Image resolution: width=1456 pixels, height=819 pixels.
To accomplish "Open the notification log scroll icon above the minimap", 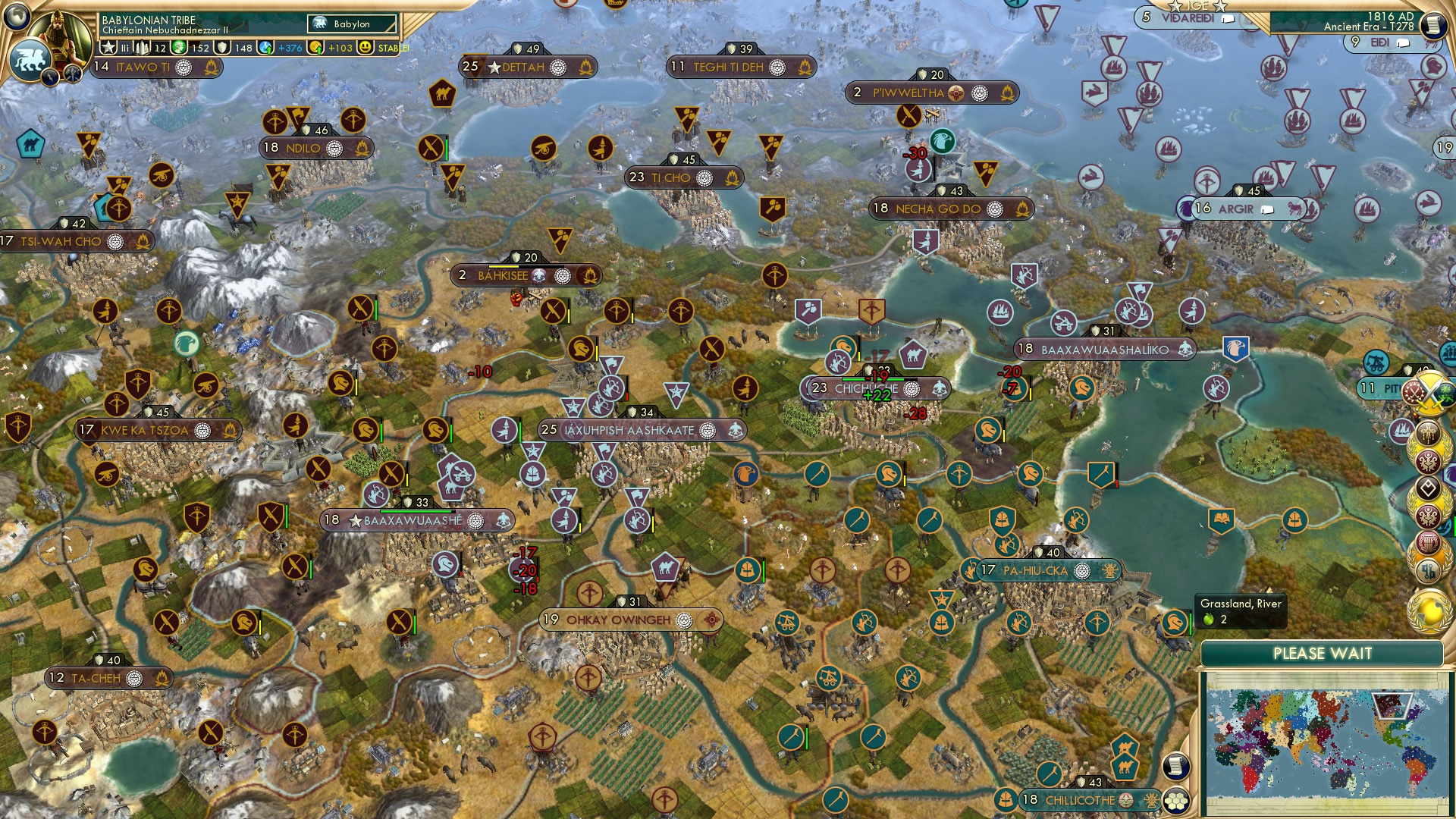I will [1177, 766].
